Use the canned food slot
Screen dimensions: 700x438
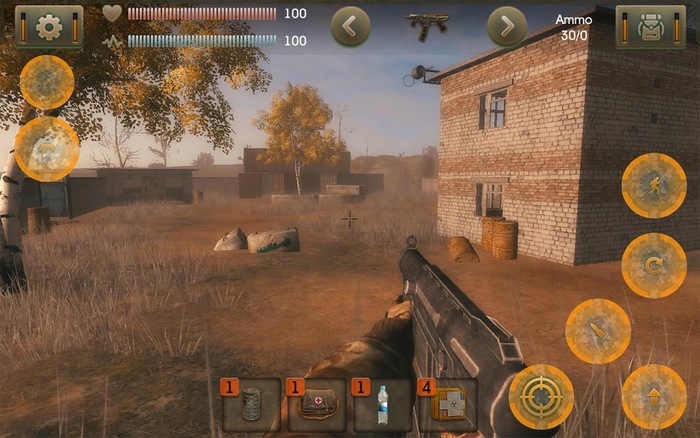coord(251,405)
